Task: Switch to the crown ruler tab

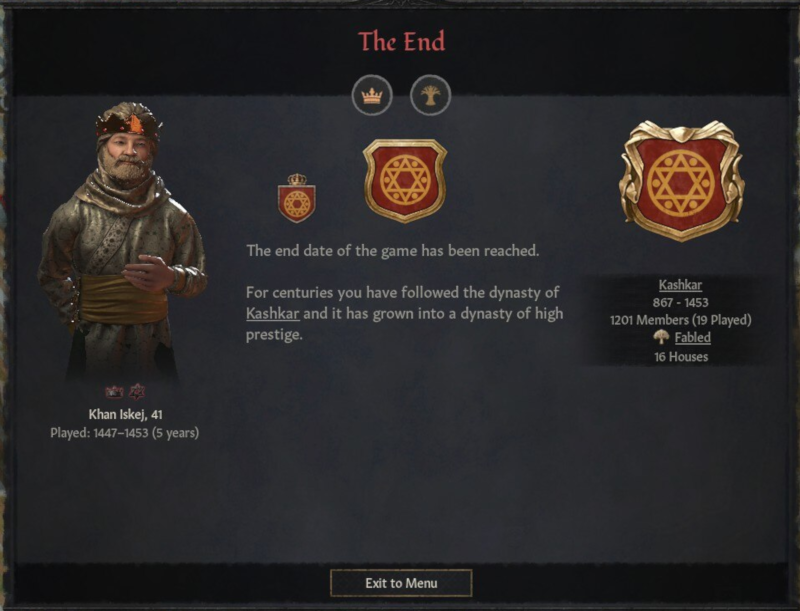Action: point(372,96)
